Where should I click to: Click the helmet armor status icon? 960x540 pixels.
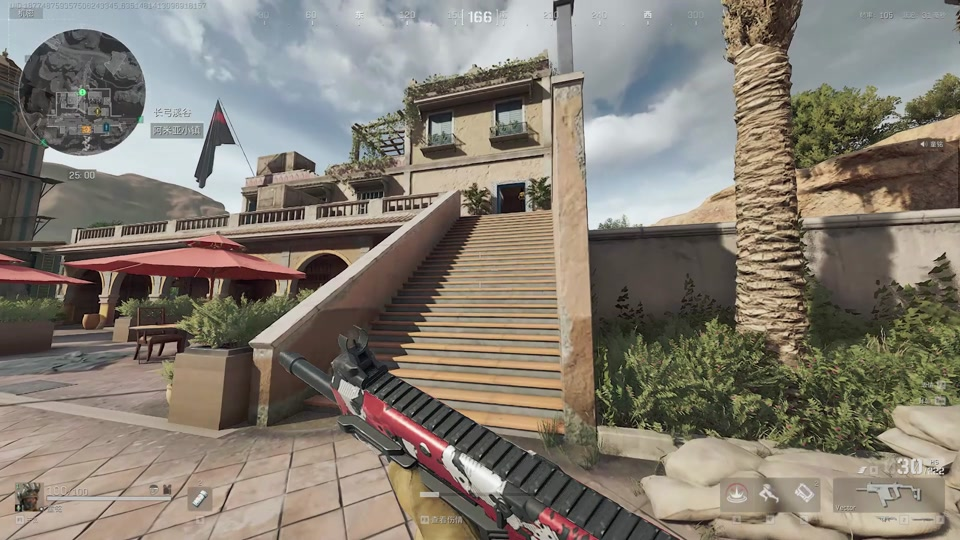[x=153, y=489]
